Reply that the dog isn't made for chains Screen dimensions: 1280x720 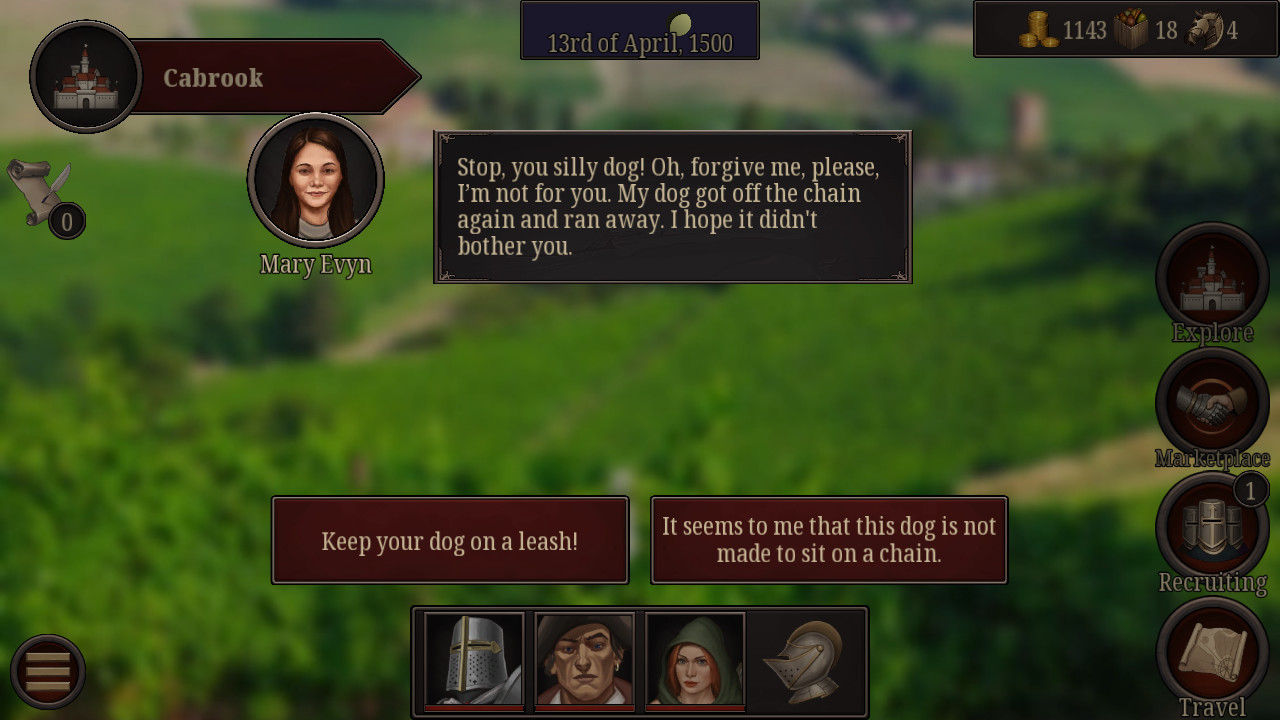pos(829,540)
